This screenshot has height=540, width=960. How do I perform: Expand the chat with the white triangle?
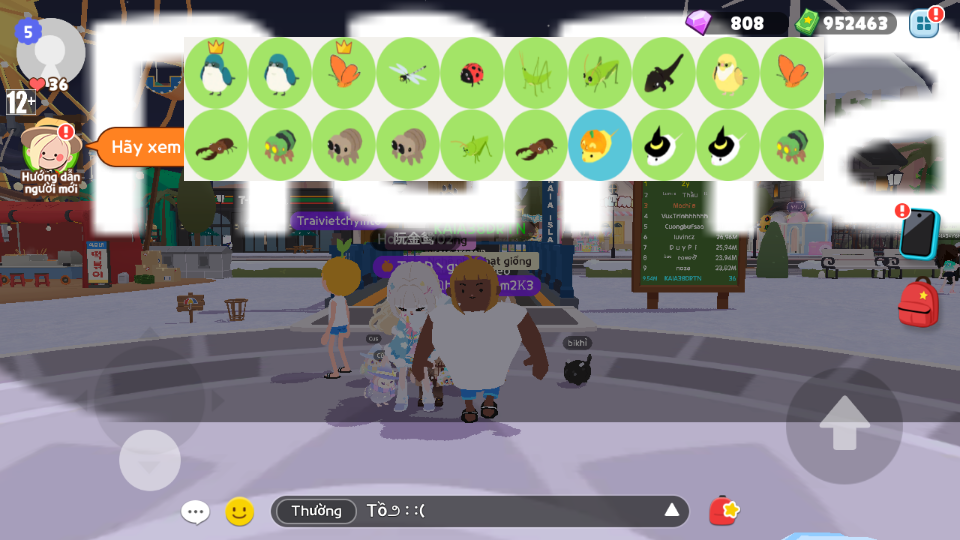(x=672, y=511)
